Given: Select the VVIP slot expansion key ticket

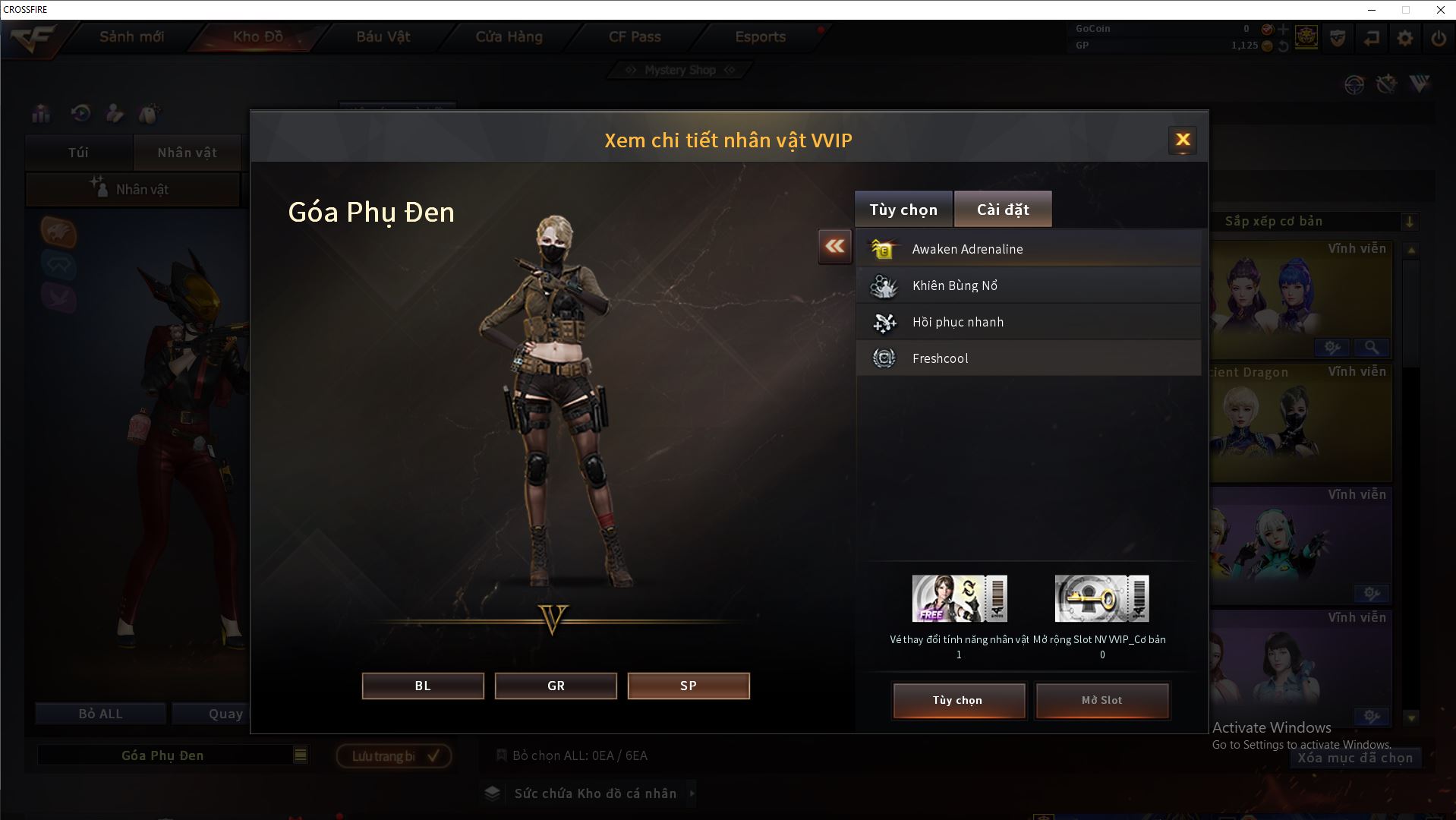Looking at the screenshot, I should coord(1101,598).
